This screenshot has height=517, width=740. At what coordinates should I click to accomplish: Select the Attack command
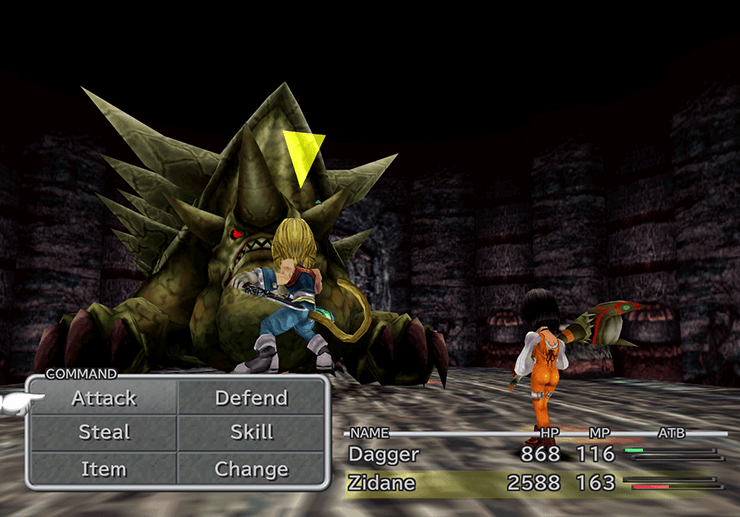[104, 398]
